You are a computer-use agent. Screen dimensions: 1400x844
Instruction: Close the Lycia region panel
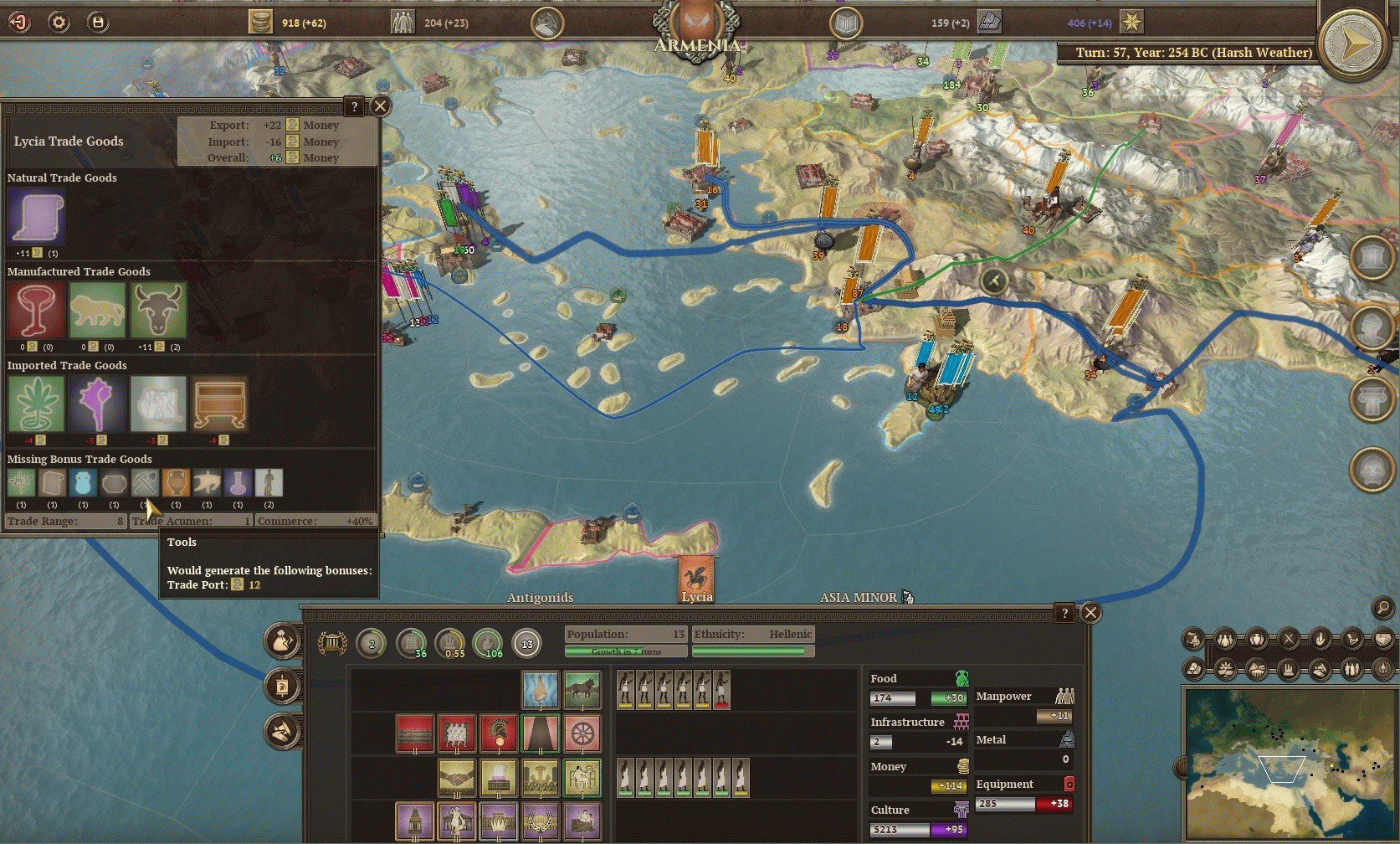pyautogui.click(x=1090, y=613)
